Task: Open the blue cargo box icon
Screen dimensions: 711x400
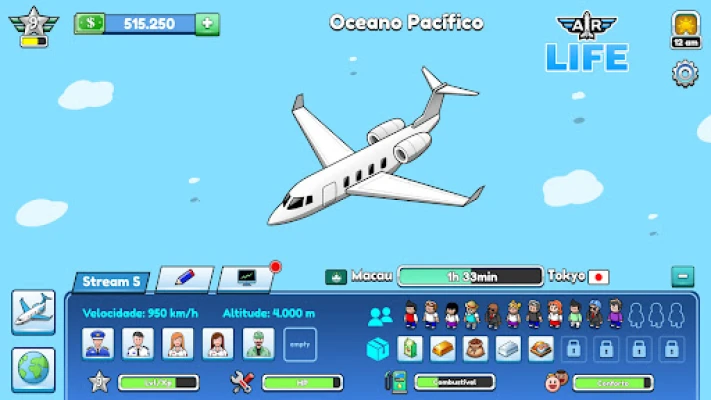Action: 379,348
